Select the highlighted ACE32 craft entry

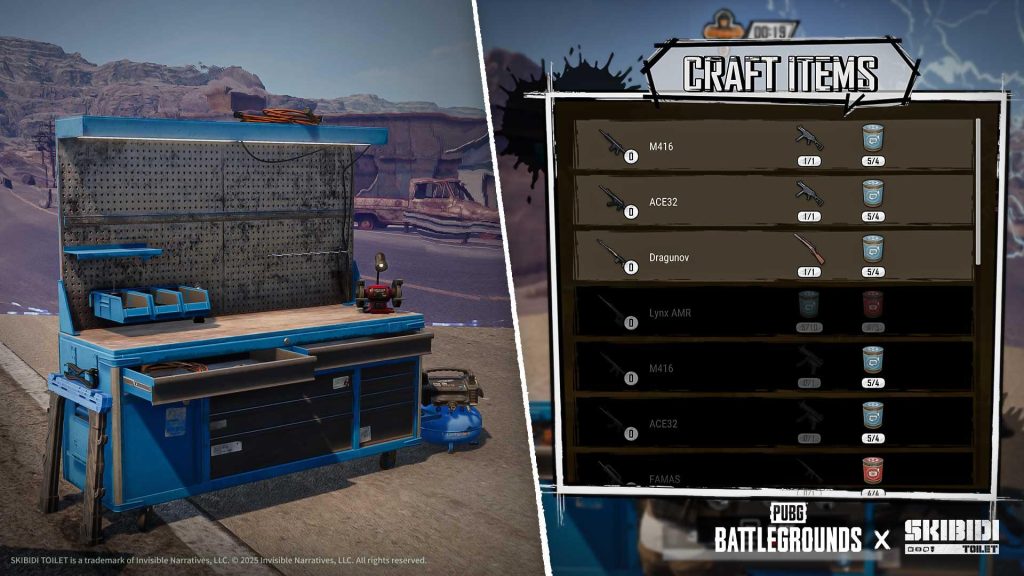[773, 201]
